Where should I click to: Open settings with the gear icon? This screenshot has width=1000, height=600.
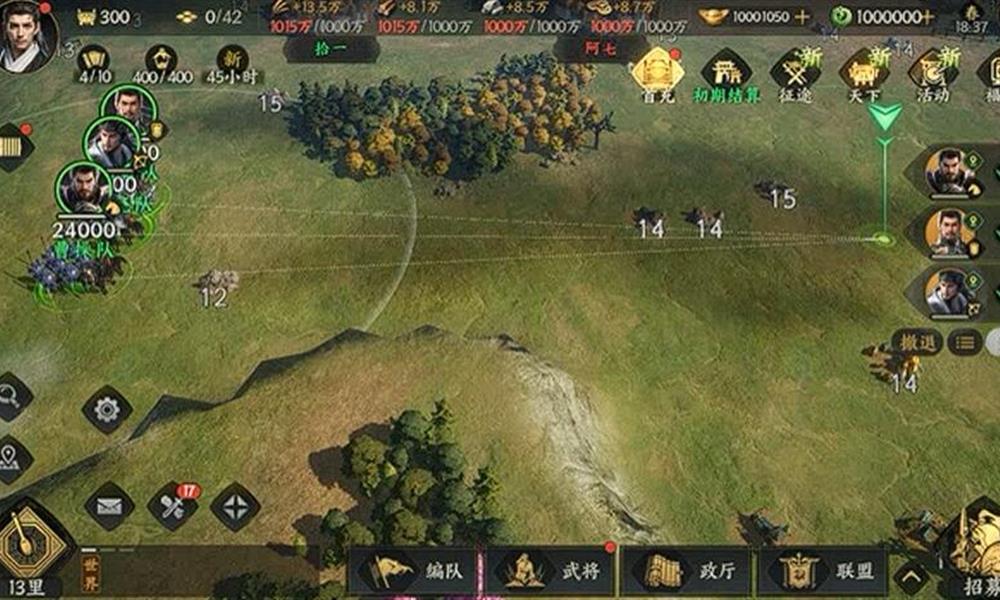point(107,409)
